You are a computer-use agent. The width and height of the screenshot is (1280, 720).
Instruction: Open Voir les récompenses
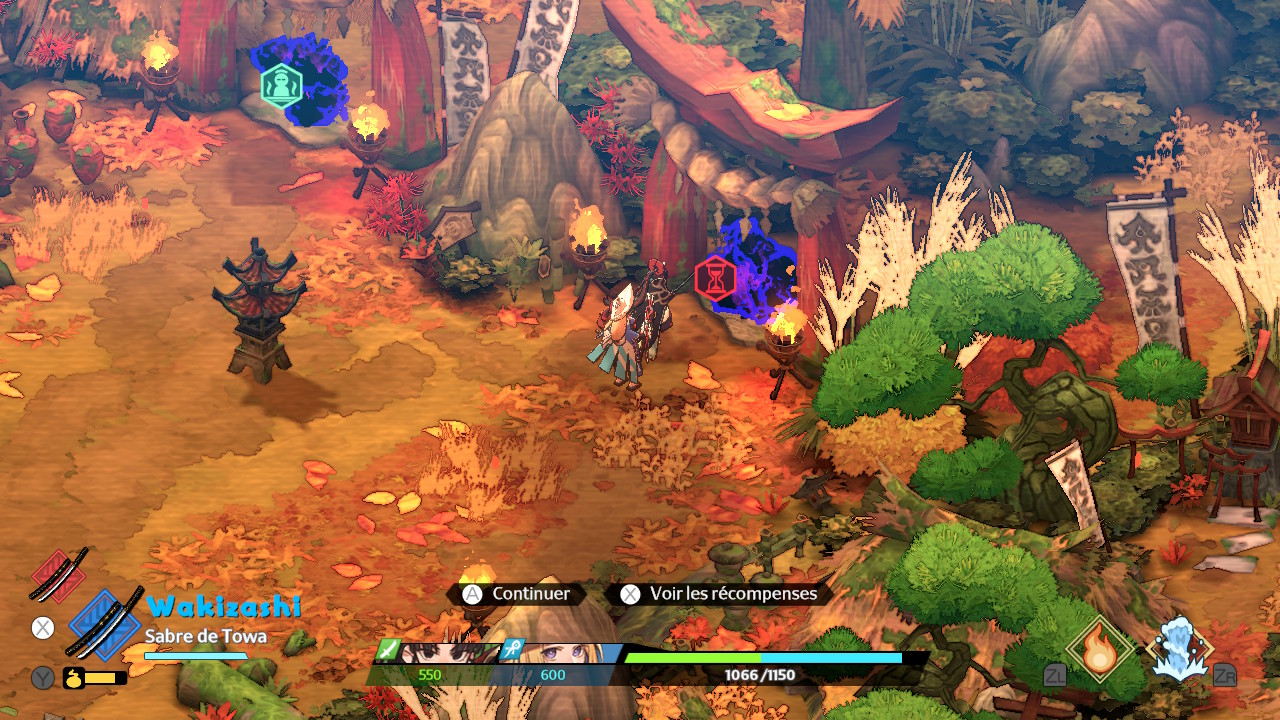click(x=722, y=594)
